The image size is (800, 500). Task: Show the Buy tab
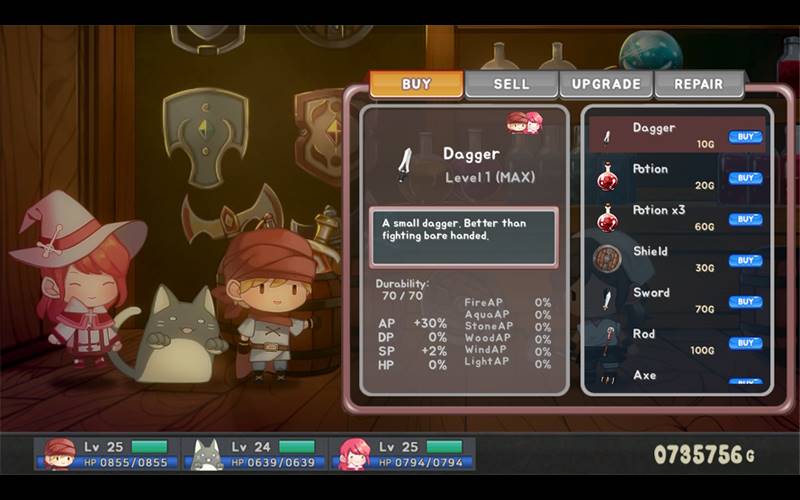point(416,84)
